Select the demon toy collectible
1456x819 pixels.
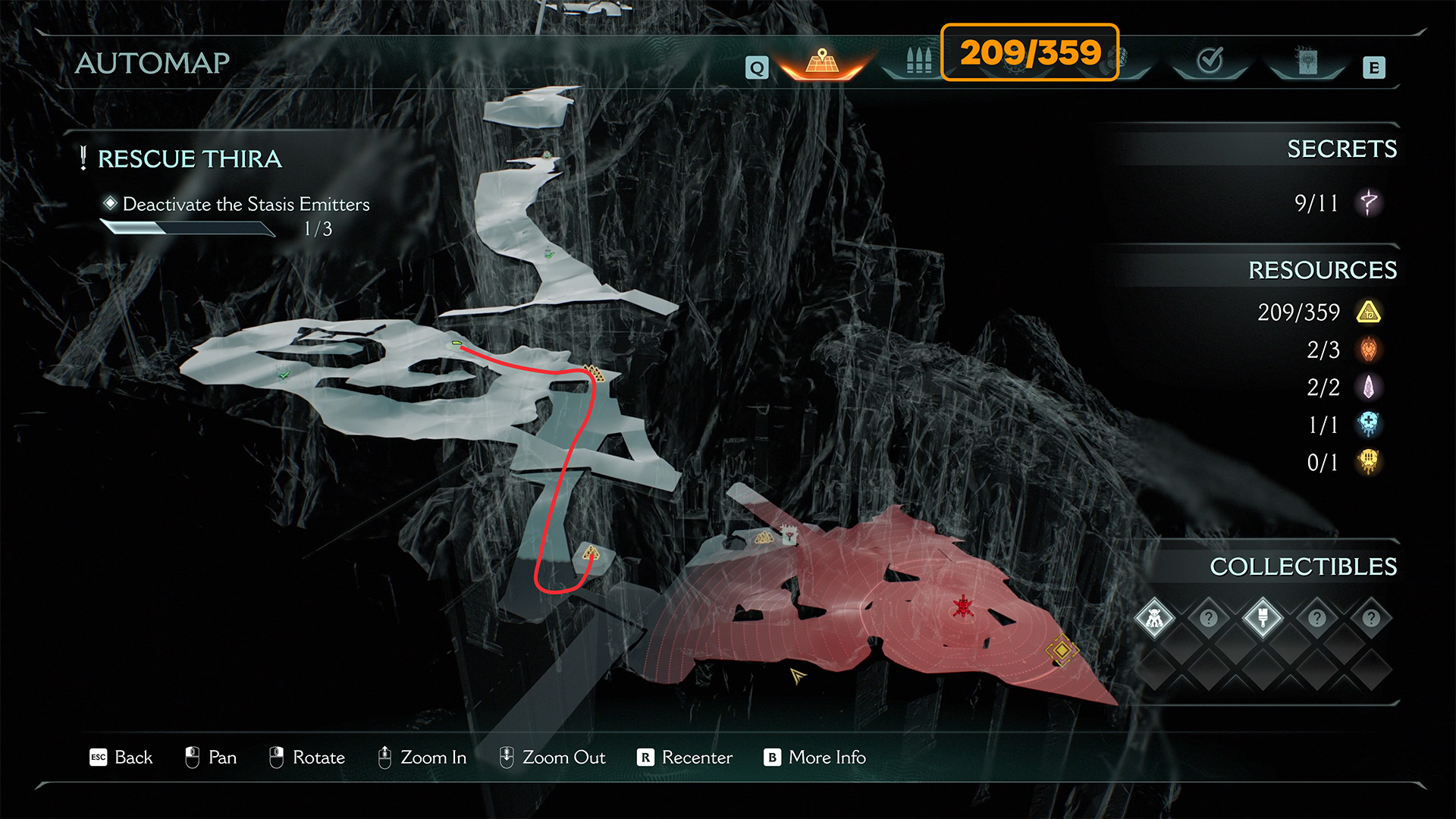[1154, 618]
